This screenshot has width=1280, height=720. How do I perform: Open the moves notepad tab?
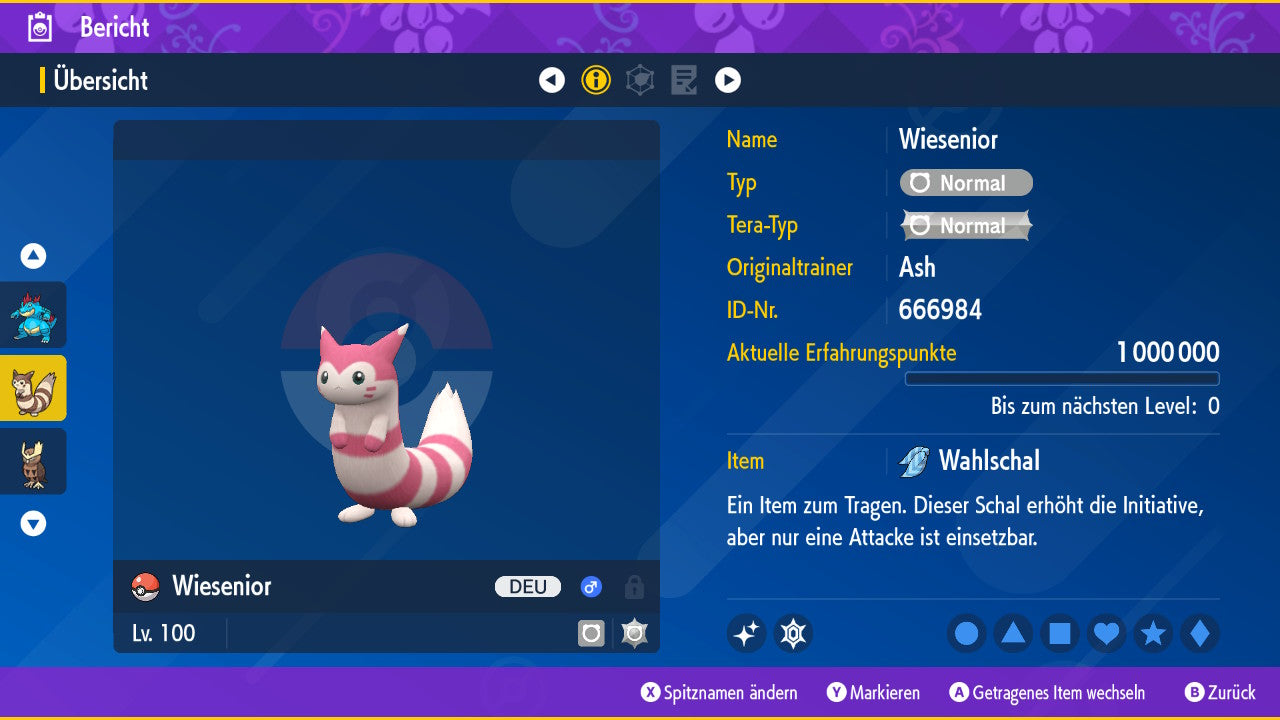[x=684, y=80]
